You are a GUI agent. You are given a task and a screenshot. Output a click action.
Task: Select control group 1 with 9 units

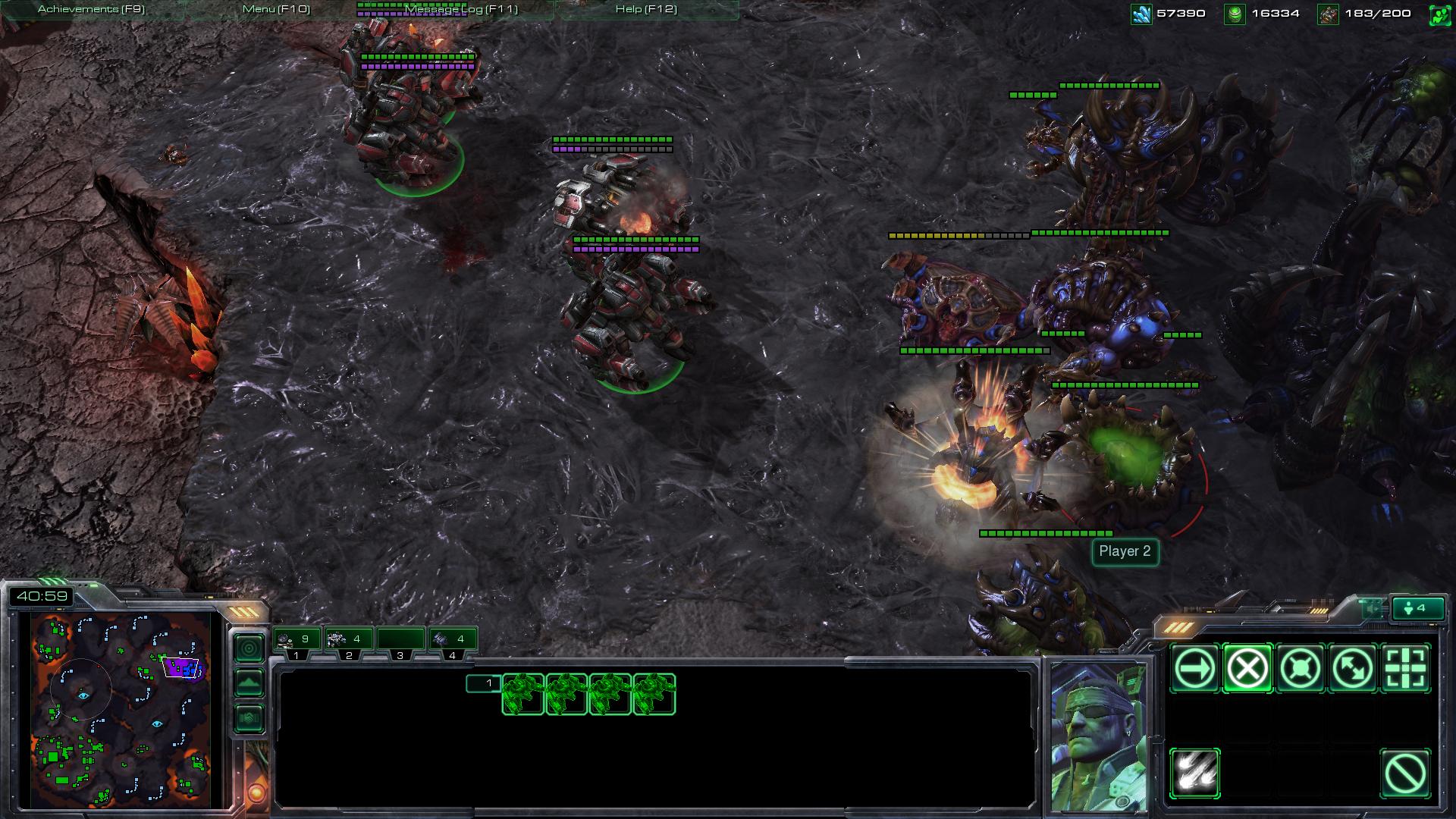click(297, 640)
